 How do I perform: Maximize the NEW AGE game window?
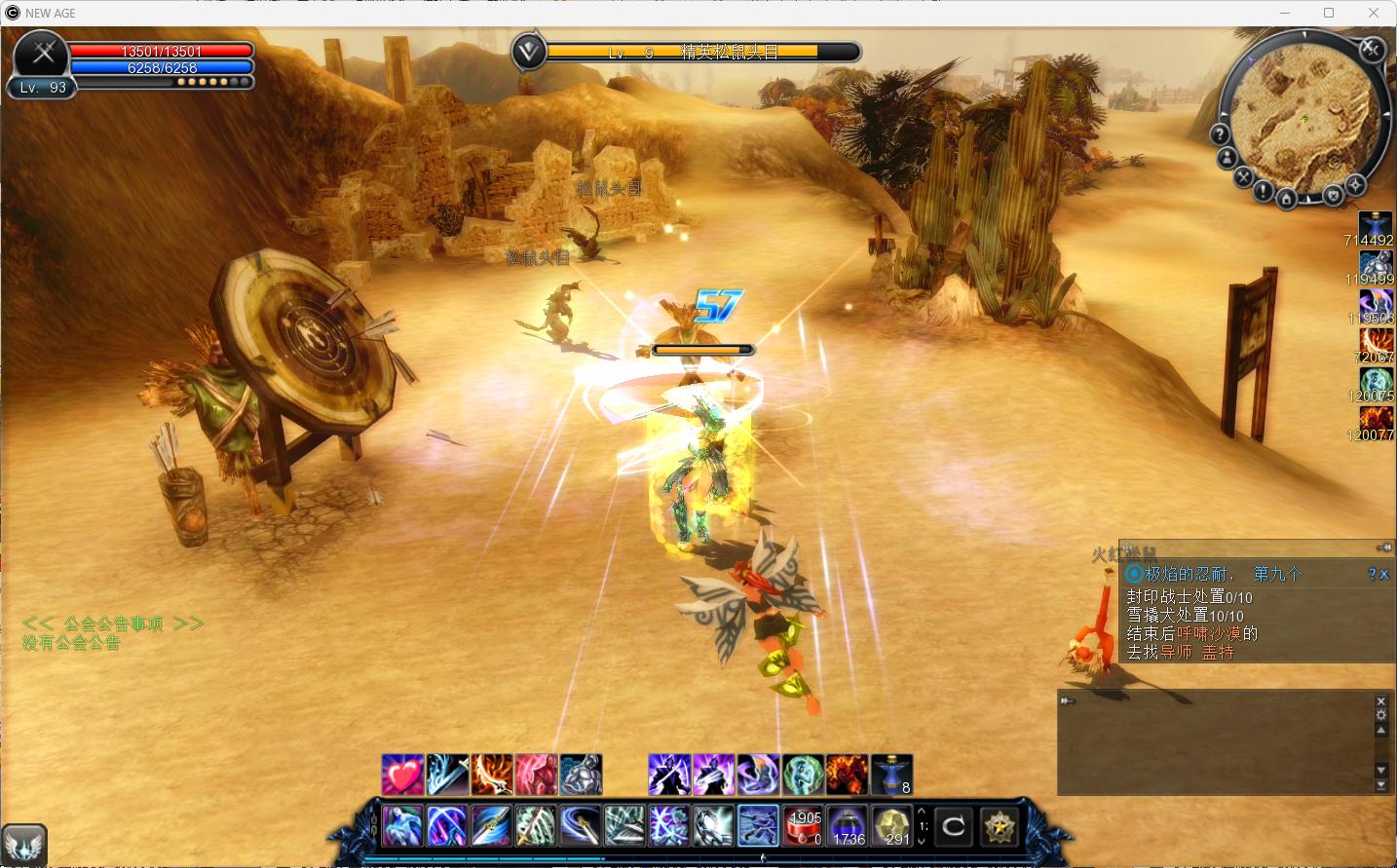click(x=1329, y=13)
